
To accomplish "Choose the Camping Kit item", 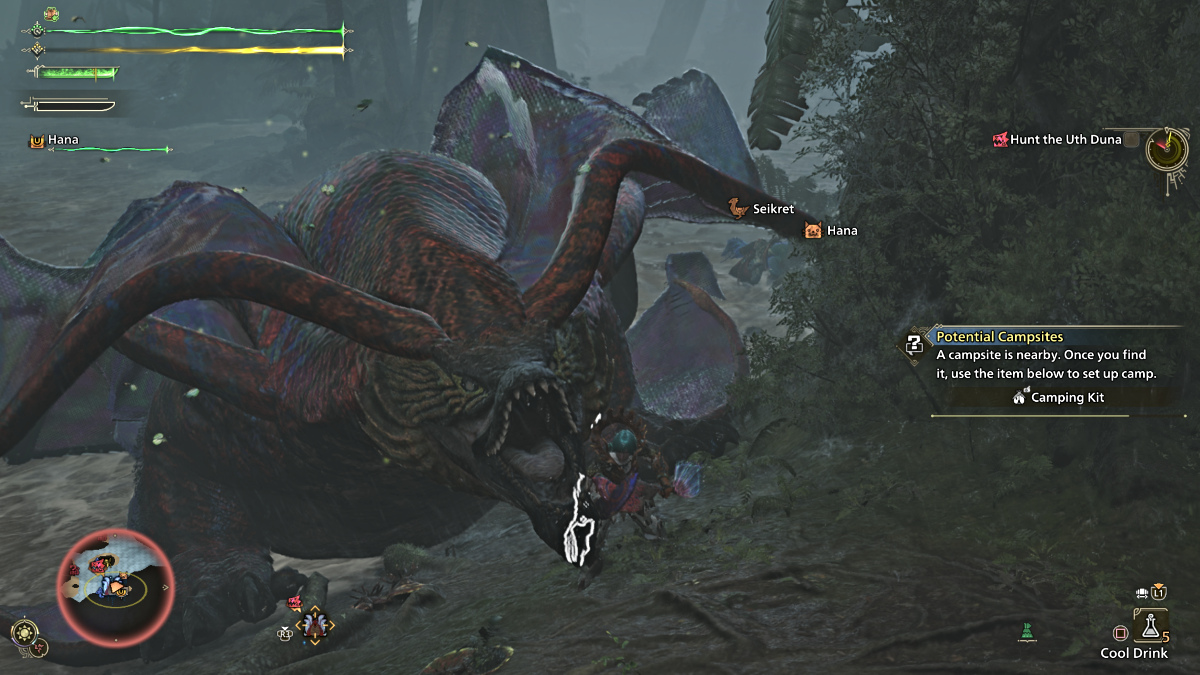I will (1060, 398).
